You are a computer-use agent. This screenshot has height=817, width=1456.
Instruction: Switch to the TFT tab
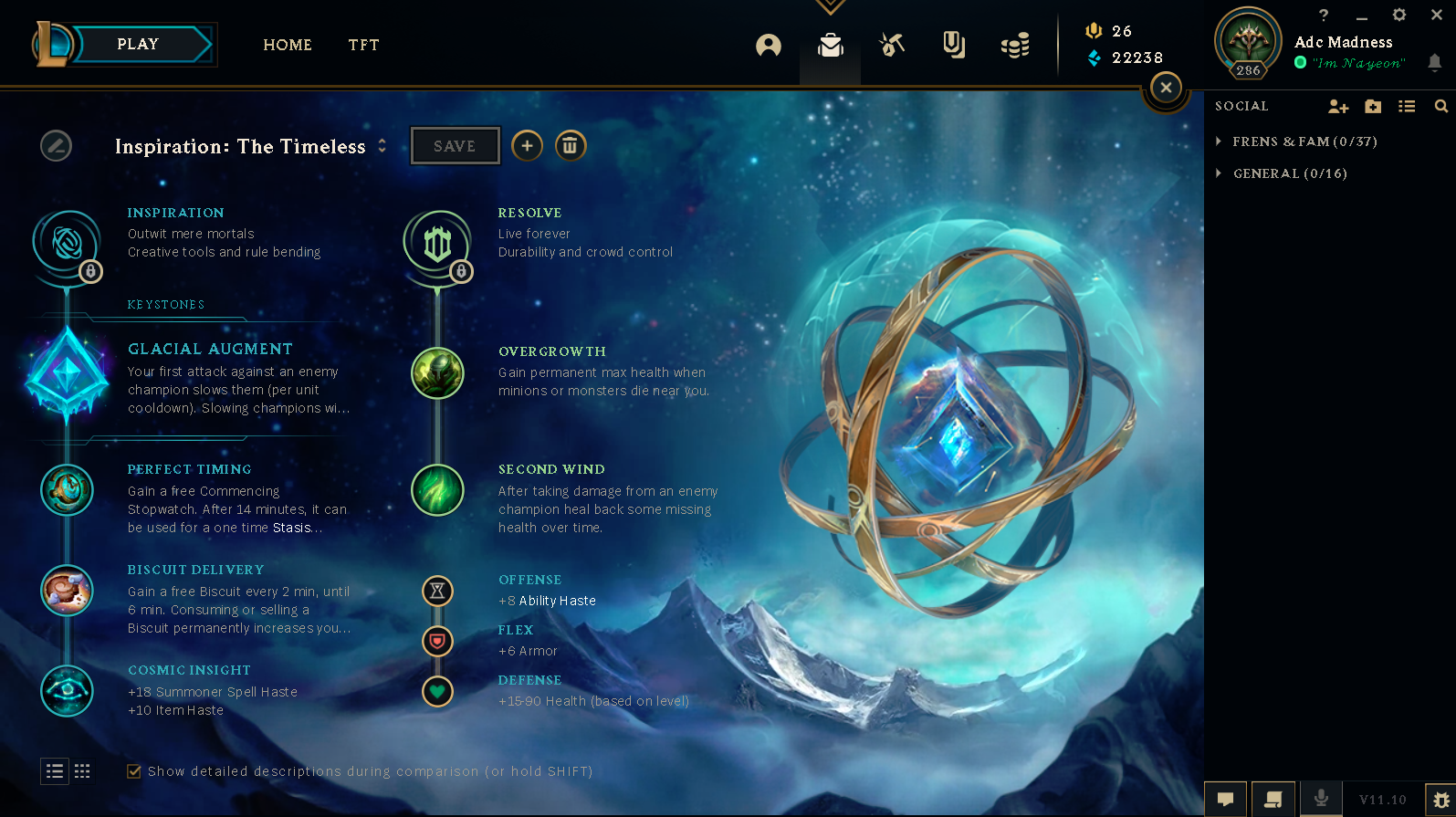pos(363,45)
